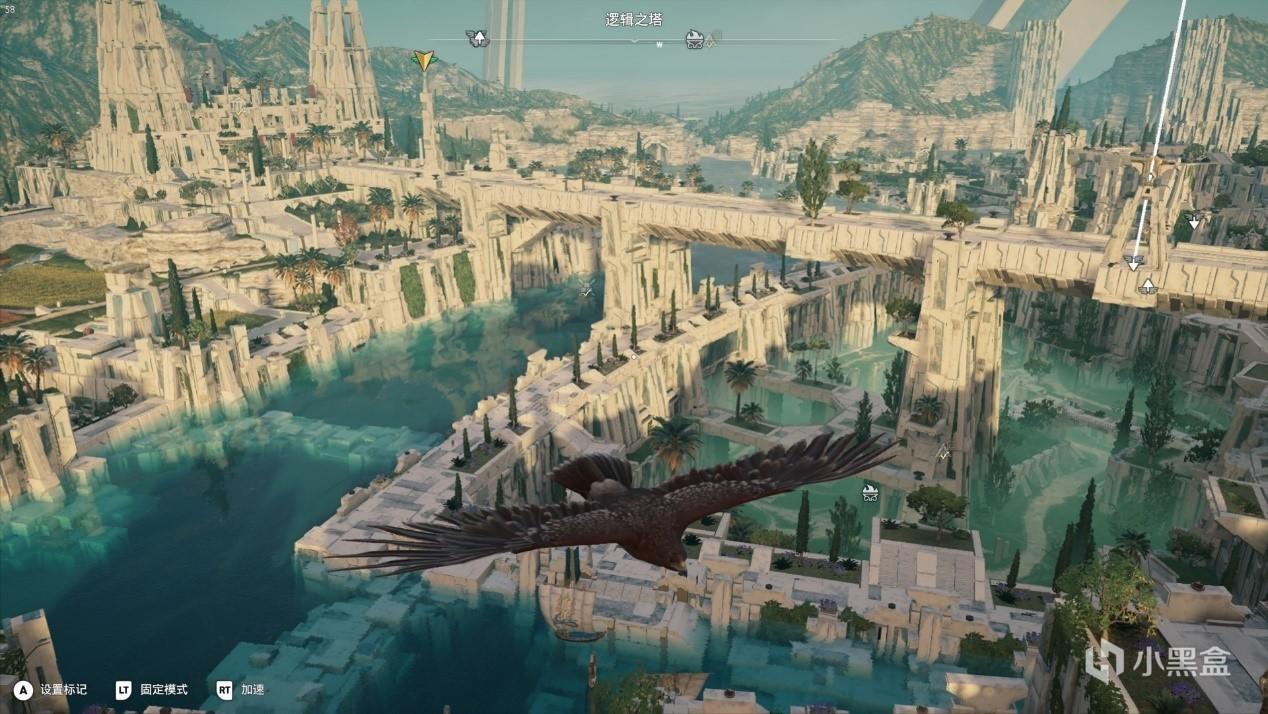Select the winged down-arrow marker under the white beam
The width and height of the screenshot is (1268, 714).
coord(1133,263)
